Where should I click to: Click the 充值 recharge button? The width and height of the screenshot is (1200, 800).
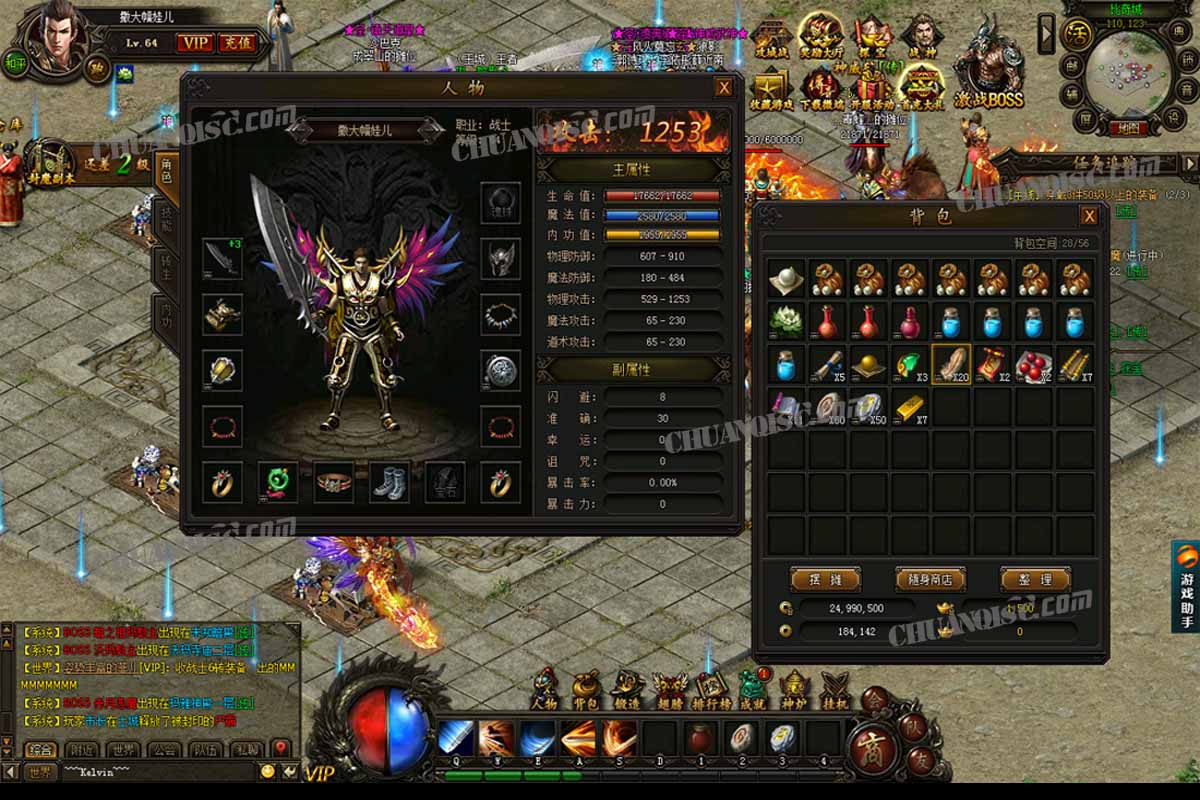(238, 42)
